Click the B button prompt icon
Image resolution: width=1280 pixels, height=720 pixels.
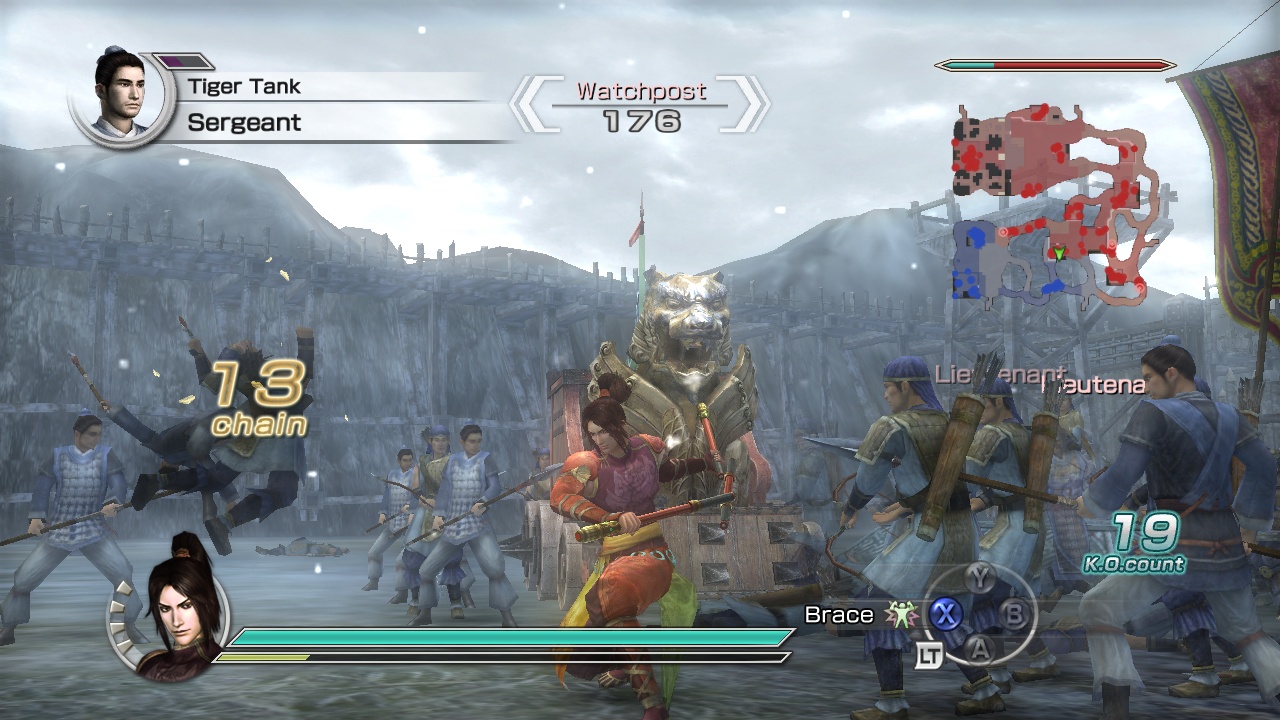(x=1014, y=612)
